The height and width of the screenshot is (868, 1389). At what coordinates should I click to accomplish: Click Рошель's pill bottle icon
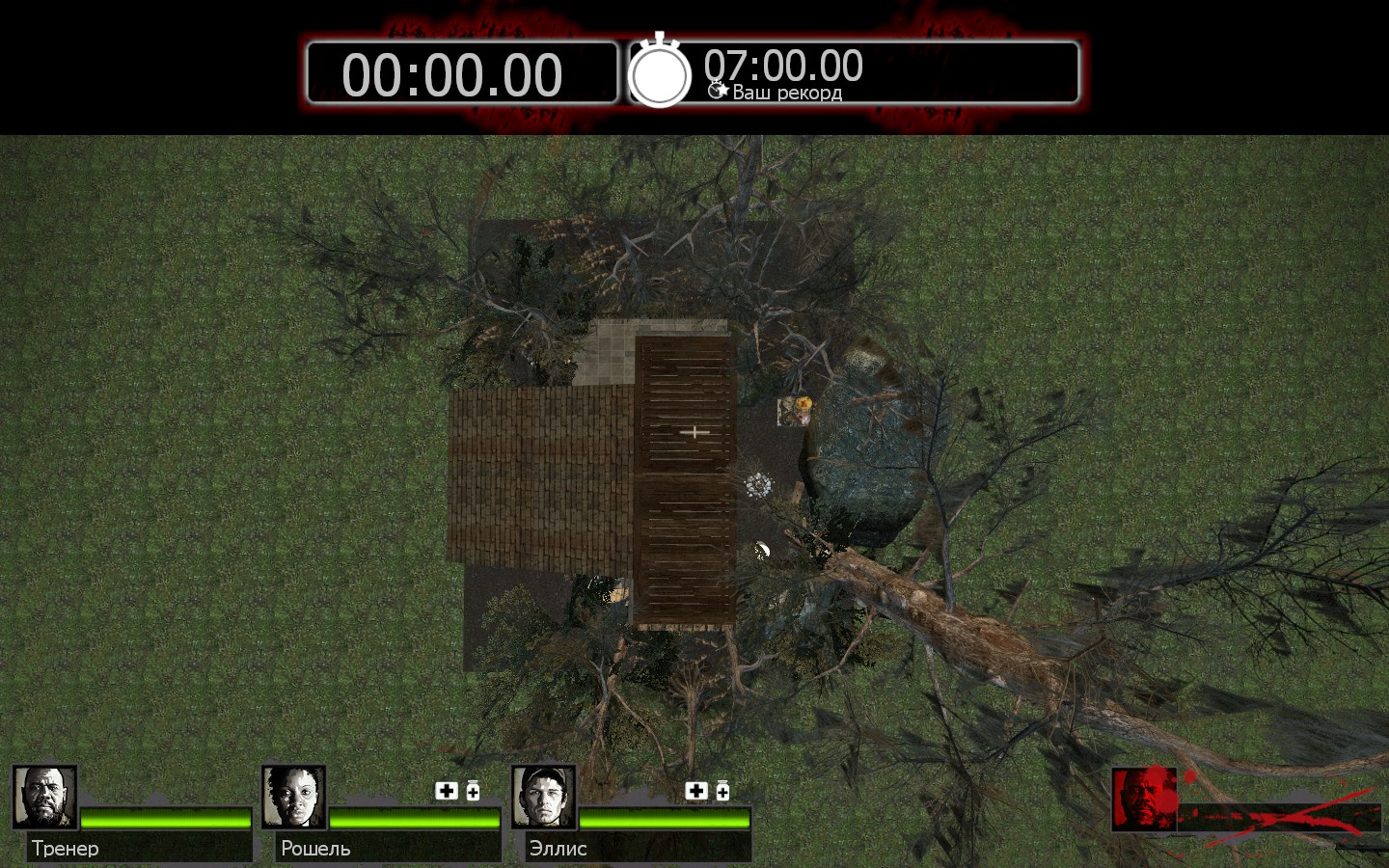tap(473, 792)
